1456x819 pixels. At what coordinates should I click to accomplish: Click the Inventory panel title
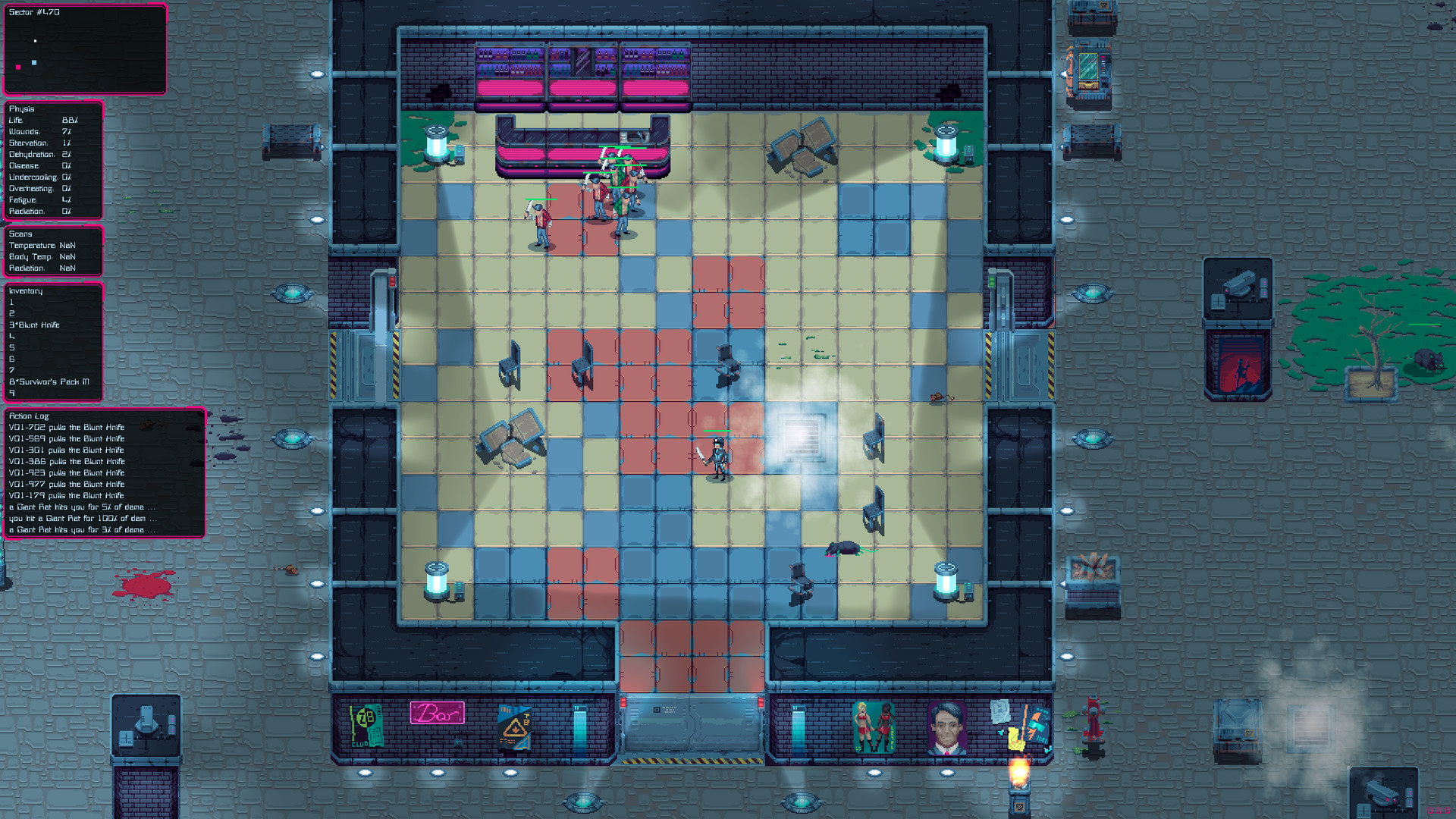click(x=25, y=290)
